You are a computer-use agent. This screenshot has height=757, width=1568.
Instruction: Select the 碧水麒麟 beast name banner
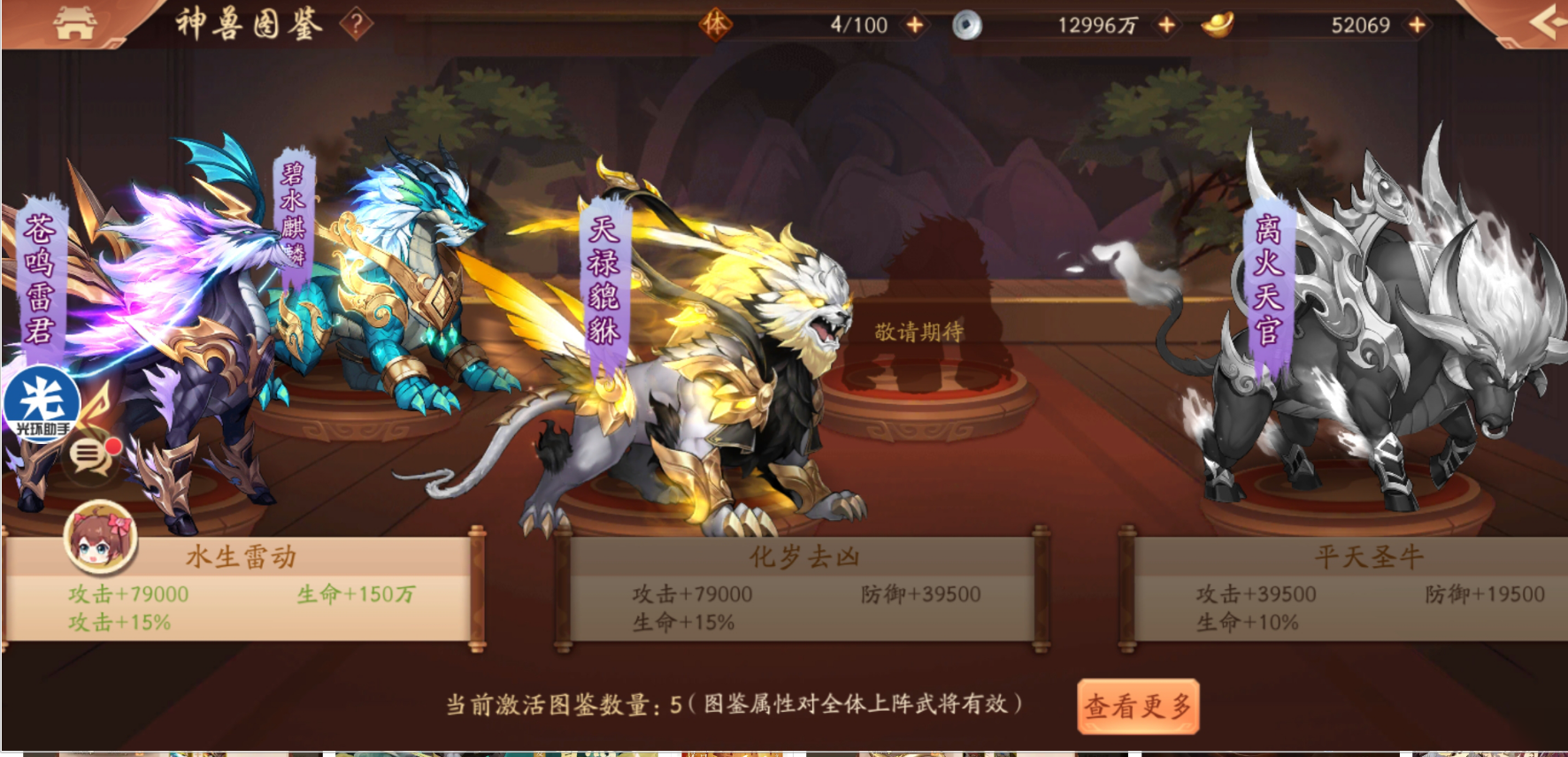[x=294, y=221]
